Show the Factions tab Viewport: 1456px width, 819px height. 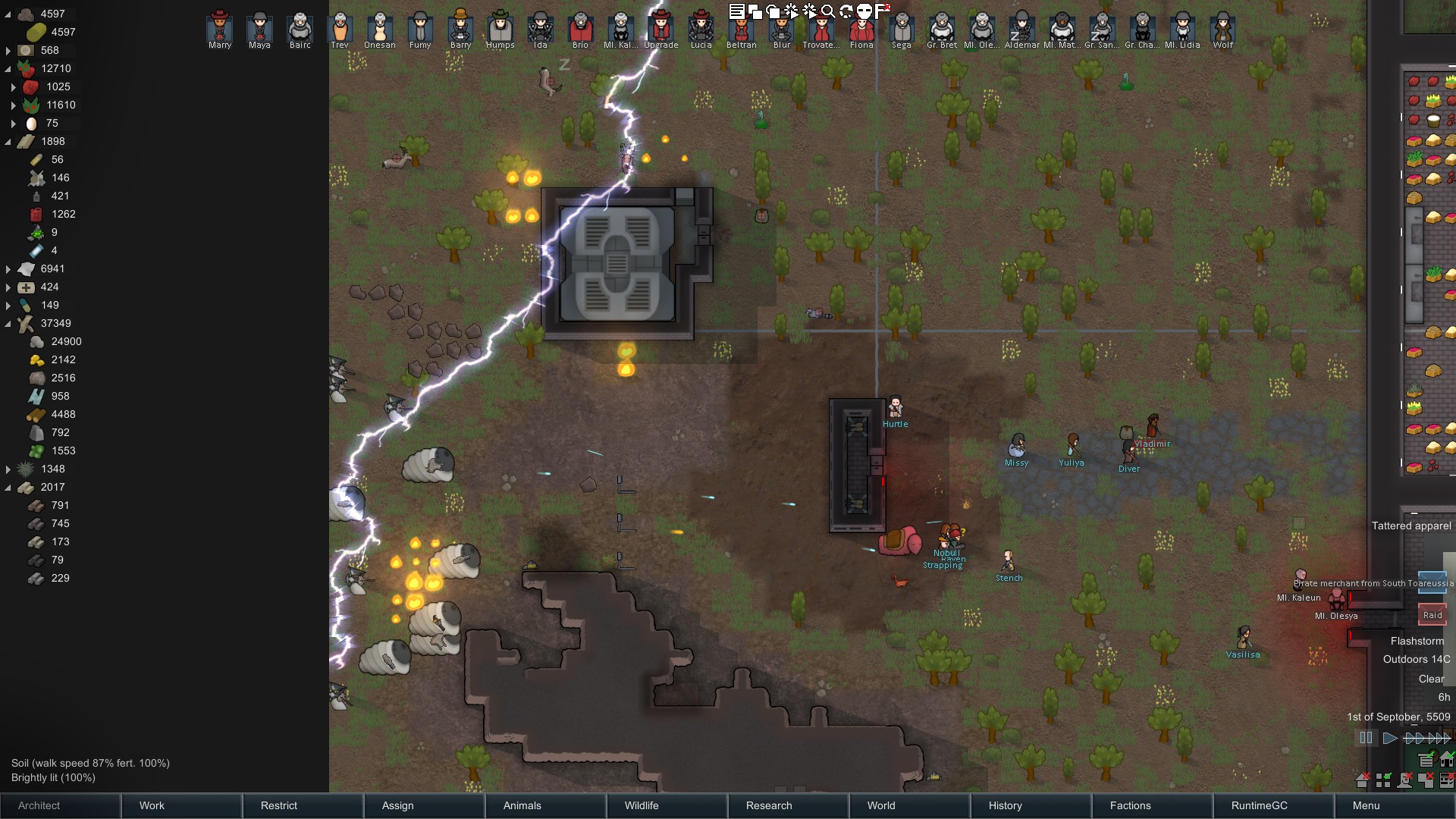(x=1153, y=805)
